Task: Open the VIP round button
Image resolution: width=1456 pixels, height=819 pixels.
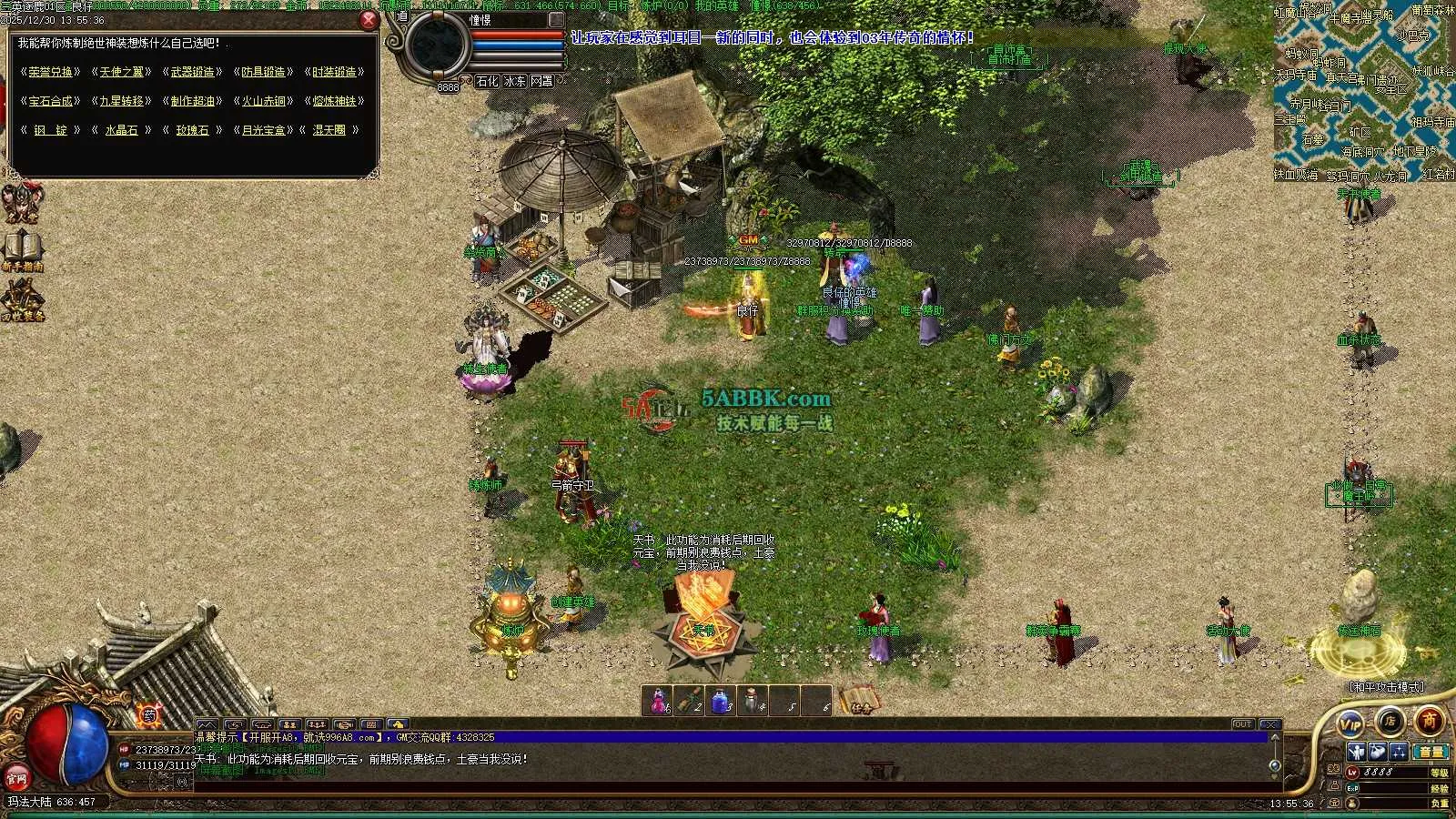Action: pyautogui.click(x=1351, y=724)
